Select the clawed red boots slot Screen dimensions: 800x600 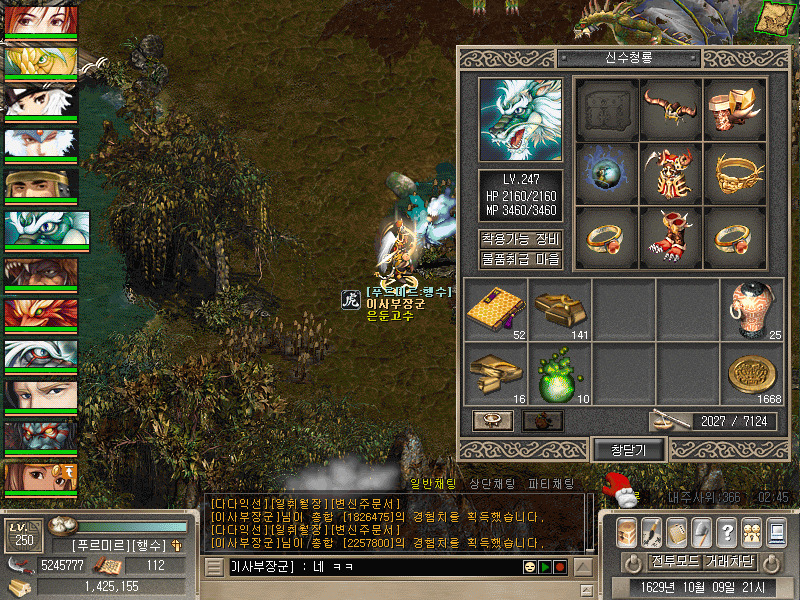coord(670,236)
